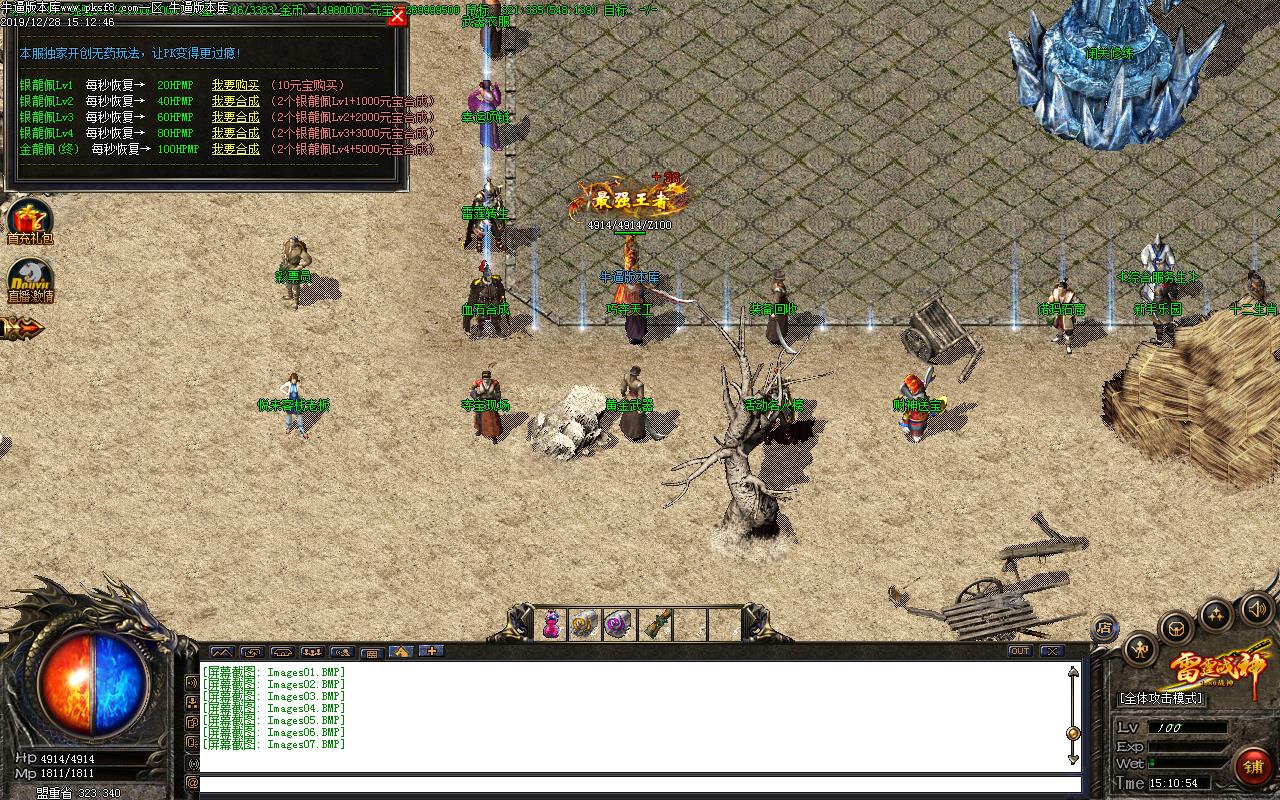Click the group chat icon in toolbar

312,651
